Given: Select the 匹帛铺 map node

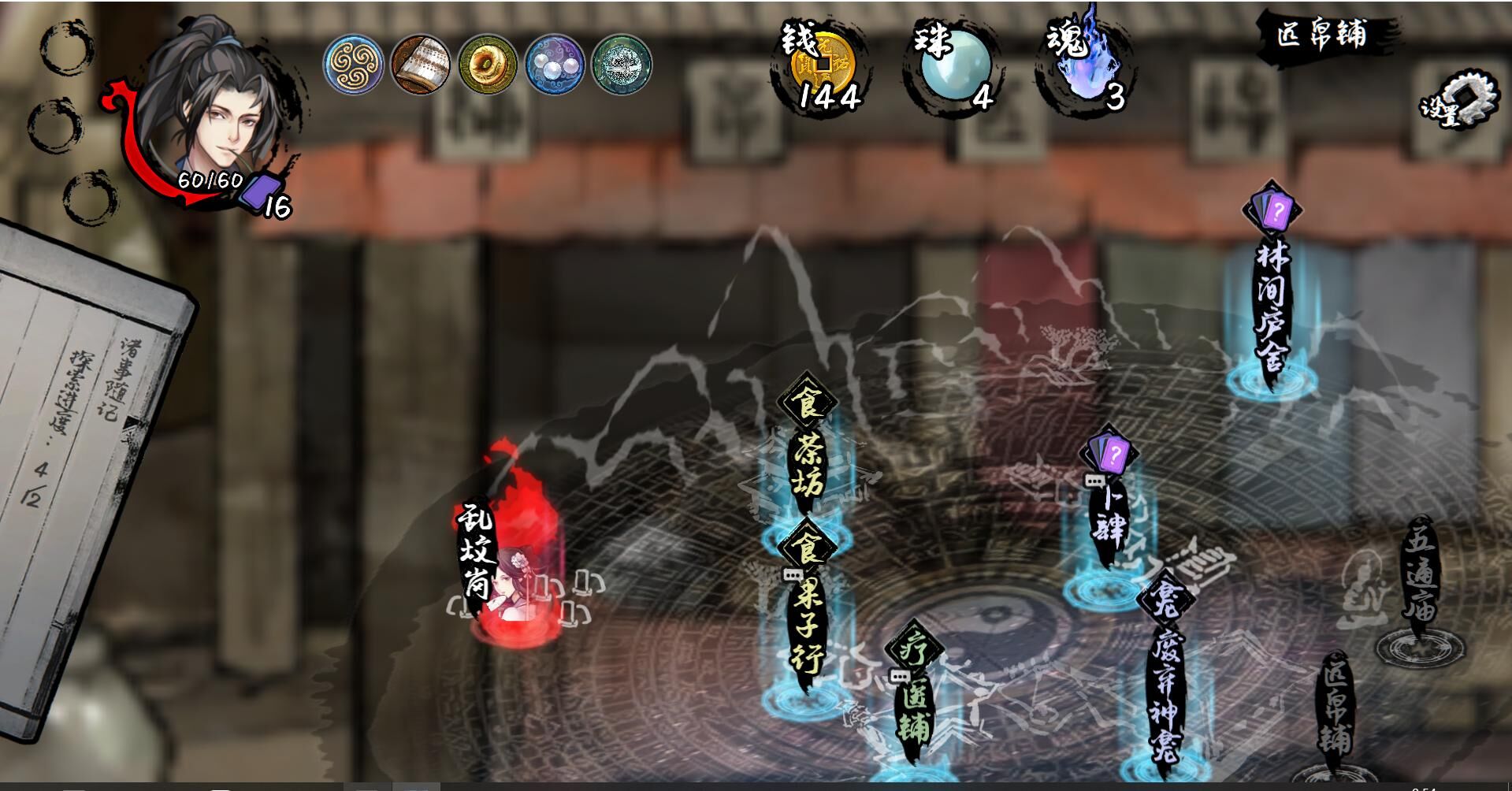Looking at the screenshot, I should 1334,717.
